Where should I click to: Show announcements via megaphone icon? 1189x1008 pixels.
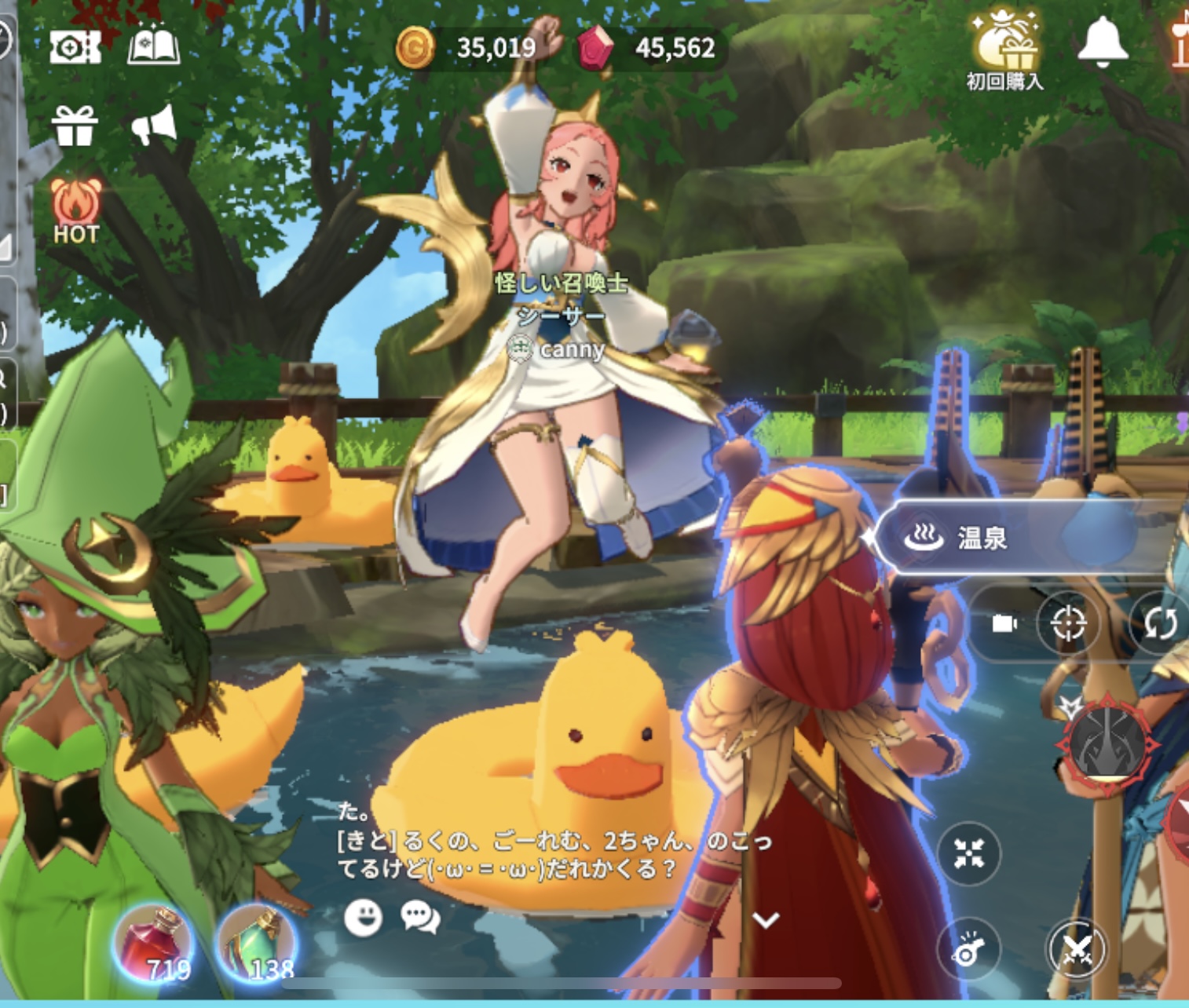tap(154, 126)
